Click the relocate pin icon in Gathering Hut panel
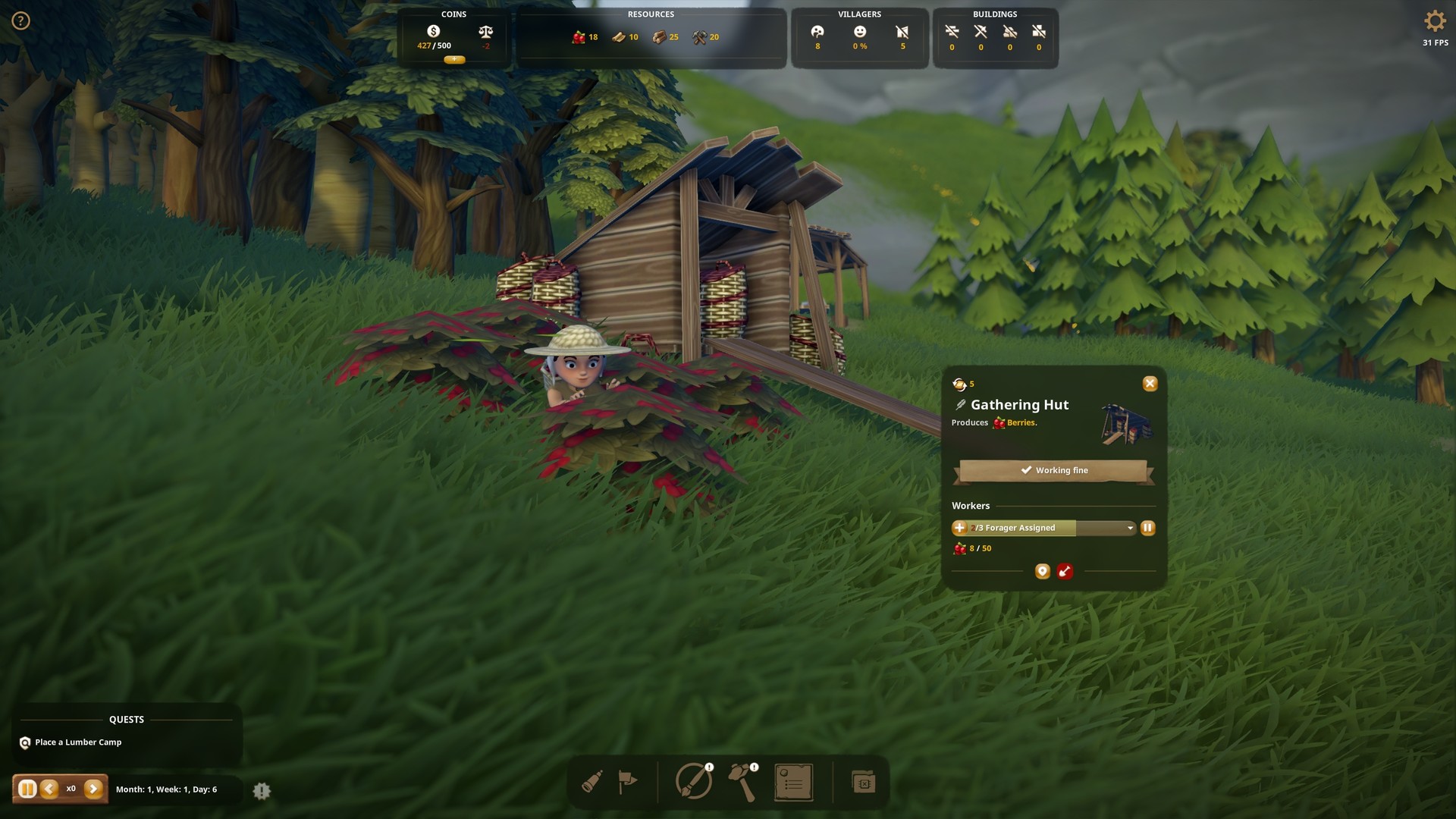 [x=1043, y=572]
